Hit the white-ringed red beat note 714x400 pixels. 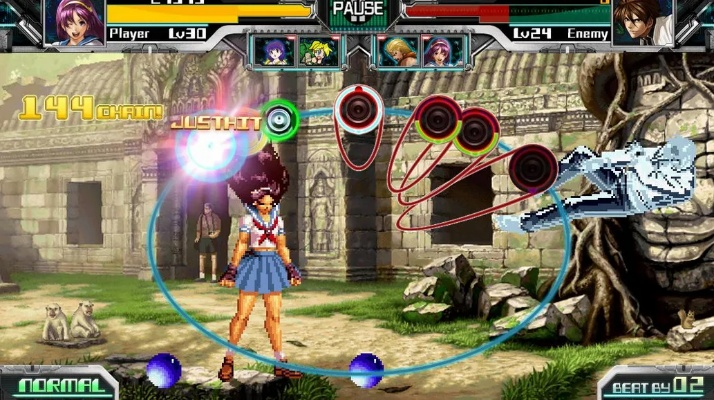(x=357, y=108)
